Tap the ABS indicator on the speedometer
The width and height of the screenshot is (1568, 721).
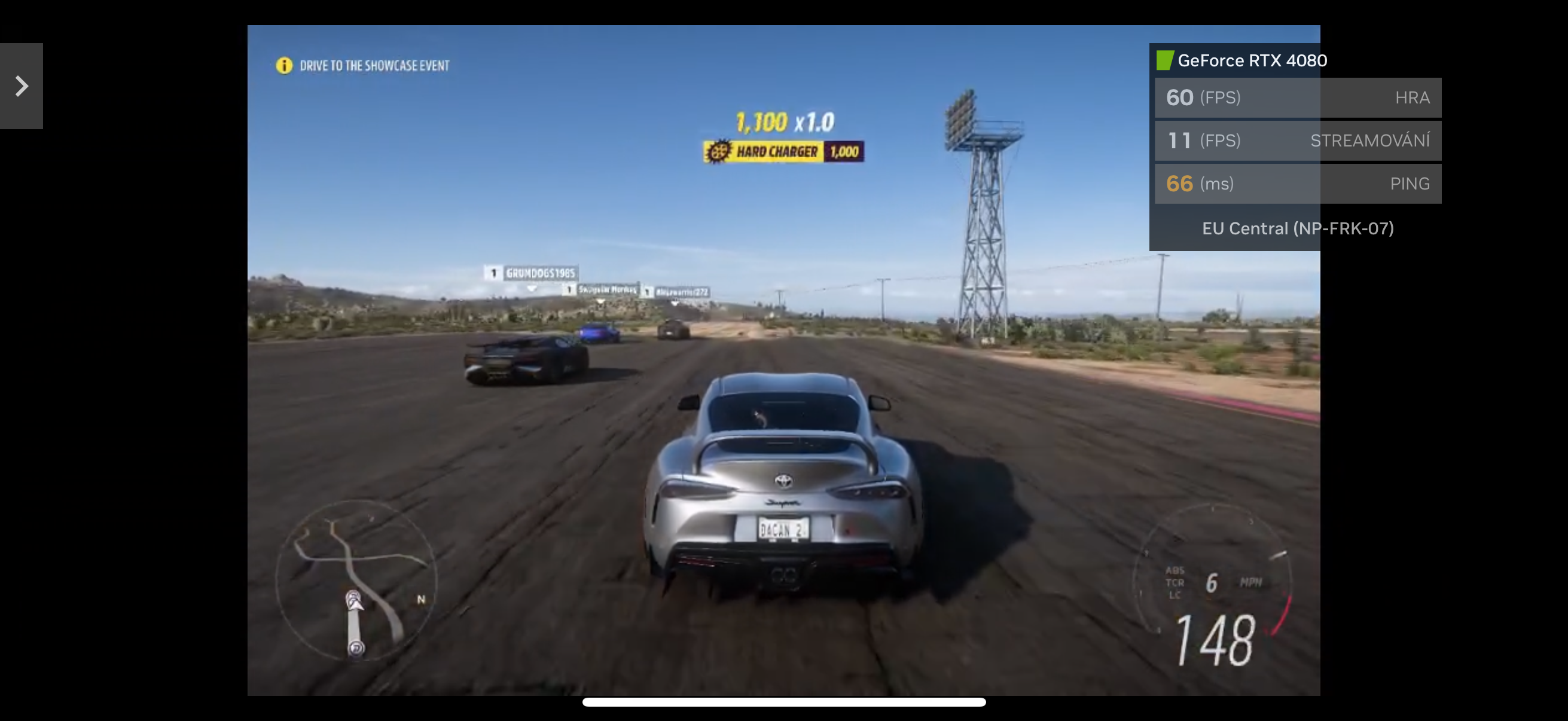pos(1174,570)
